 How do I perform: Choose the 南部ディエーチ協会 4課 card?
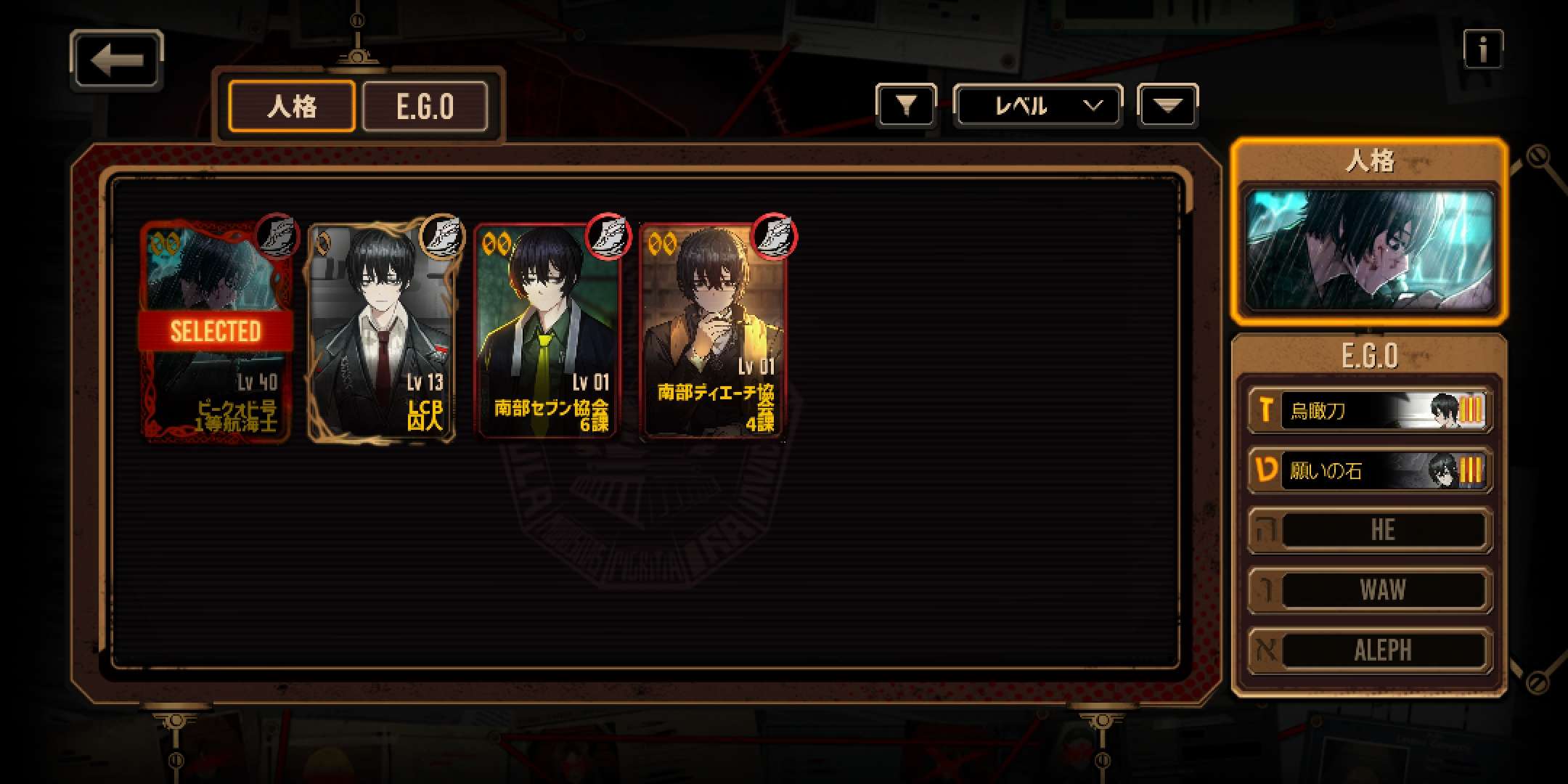(x=714, y=332)
